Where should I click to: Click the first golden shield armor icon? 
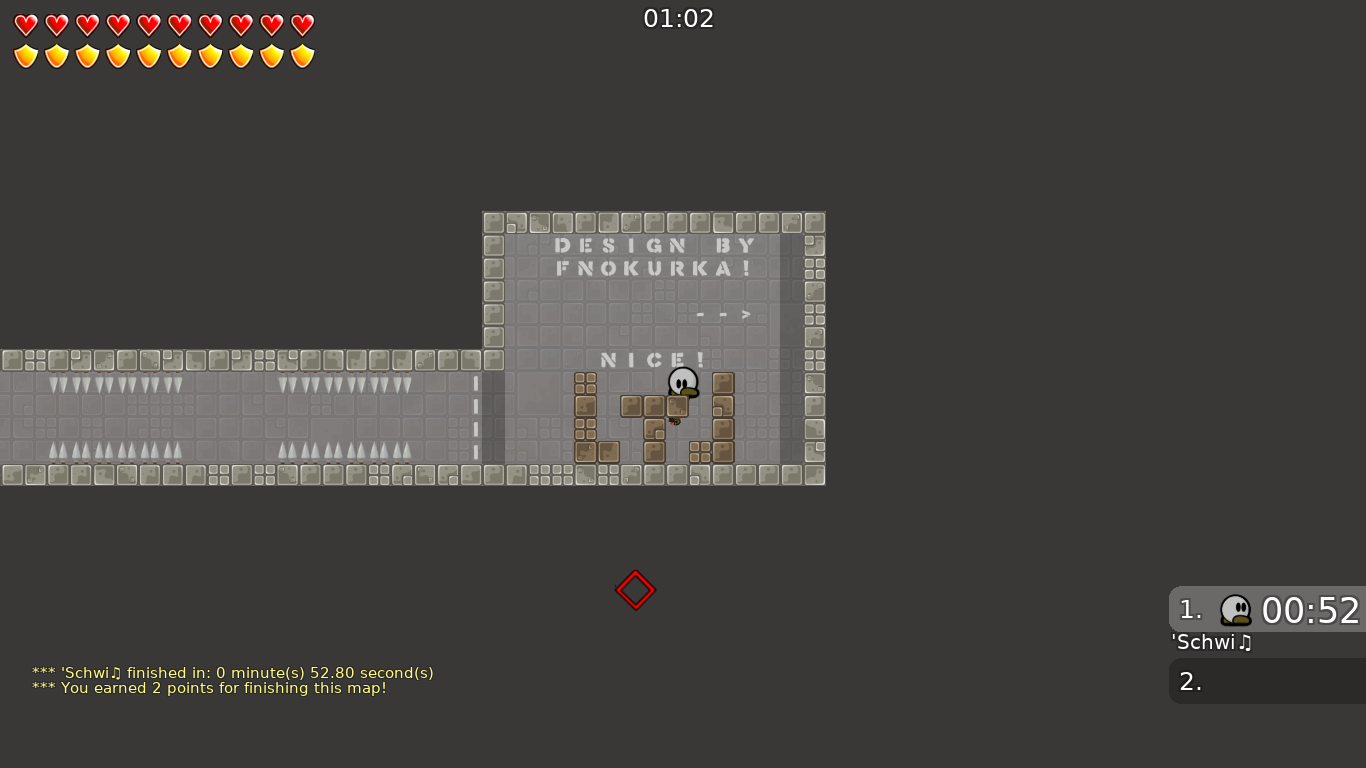[x=25, y=56]
